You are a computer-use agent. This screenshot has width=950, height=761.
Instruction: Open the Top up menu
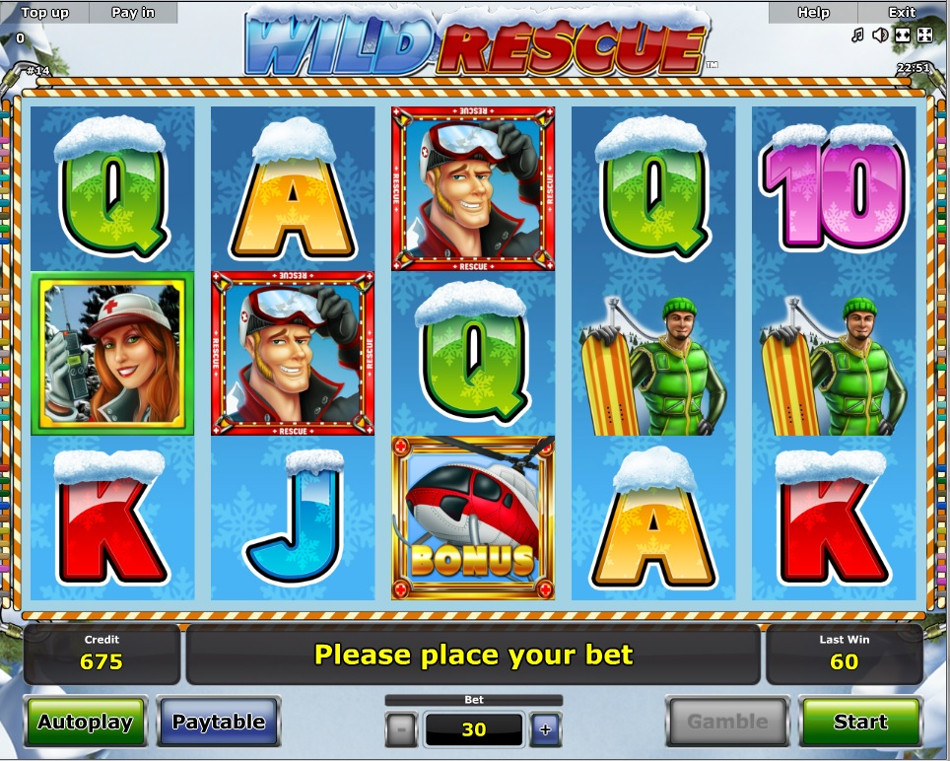click(45, 13)
